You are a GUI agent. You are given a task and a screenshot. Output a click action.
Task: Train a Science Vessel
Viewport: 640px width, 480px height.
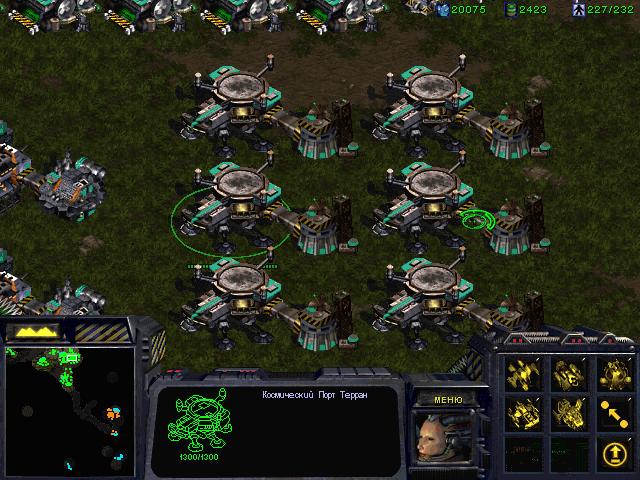click(613, 373)
